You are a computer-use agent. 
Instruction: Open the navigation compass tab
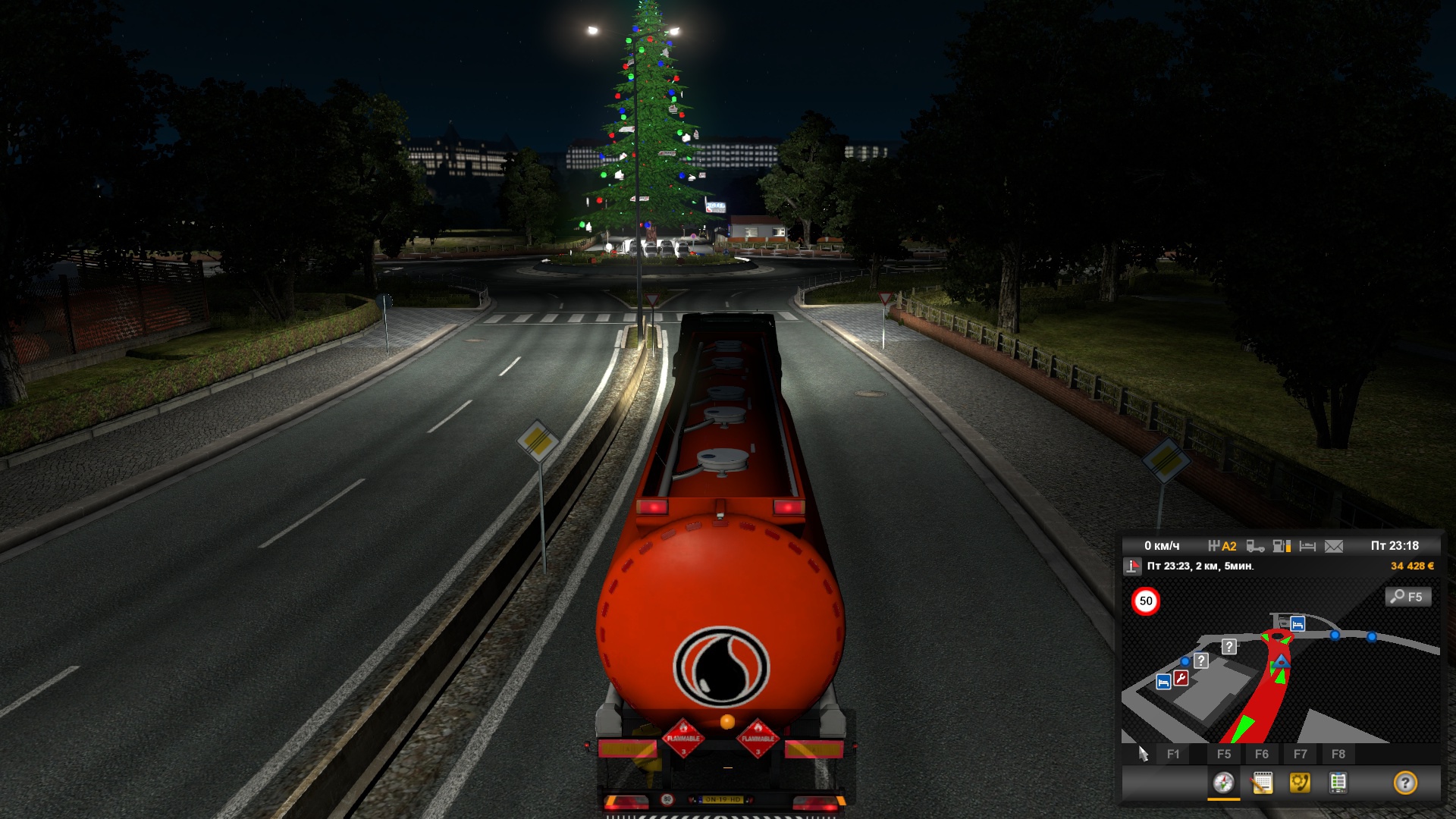tap(1223, 783)
